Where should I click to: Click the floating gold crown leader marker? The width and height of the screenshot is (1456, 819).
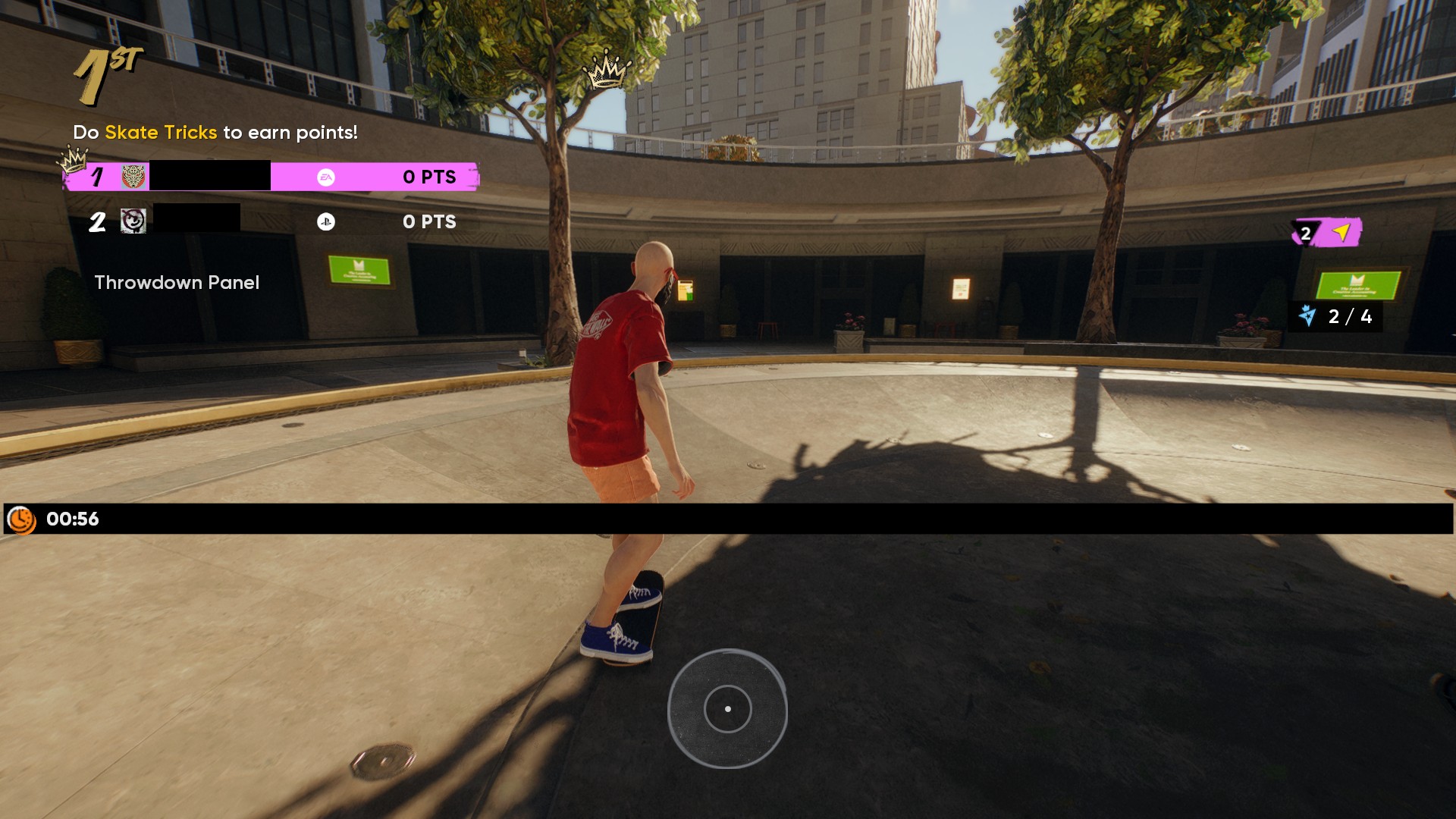pos(606,71)
